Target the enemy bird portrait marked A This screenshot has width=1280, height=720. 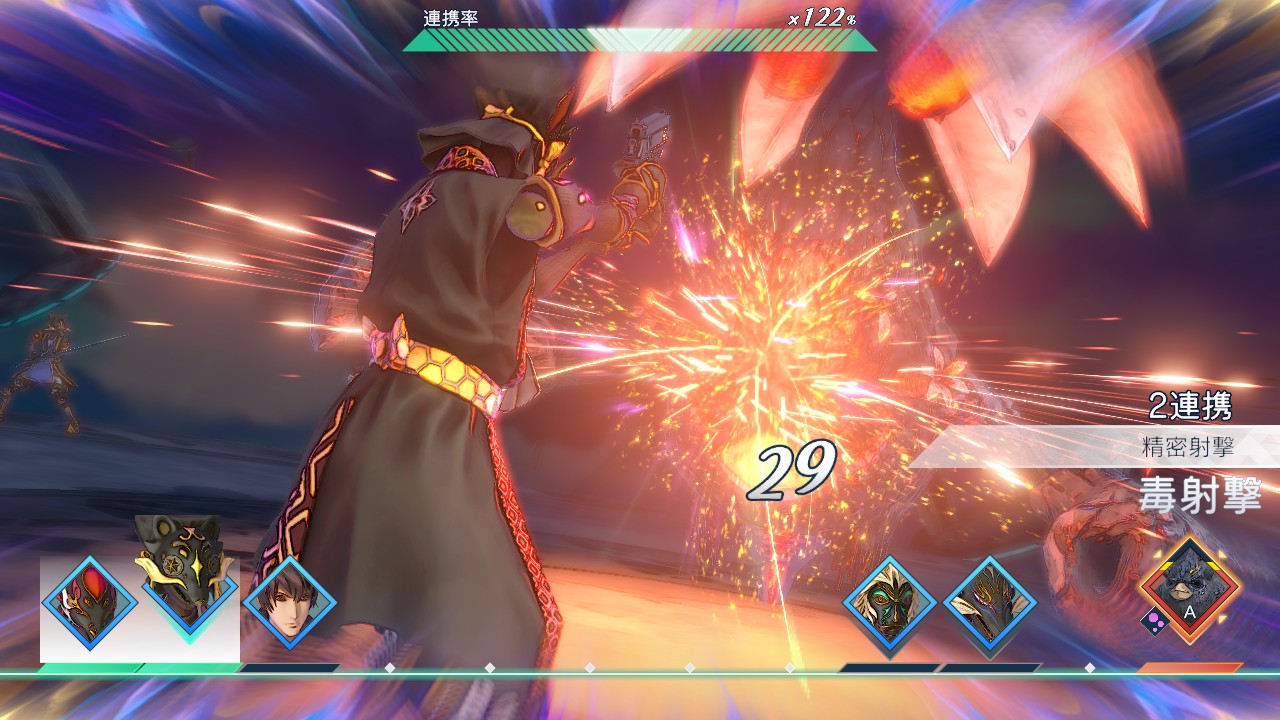tap(1190, 588)
